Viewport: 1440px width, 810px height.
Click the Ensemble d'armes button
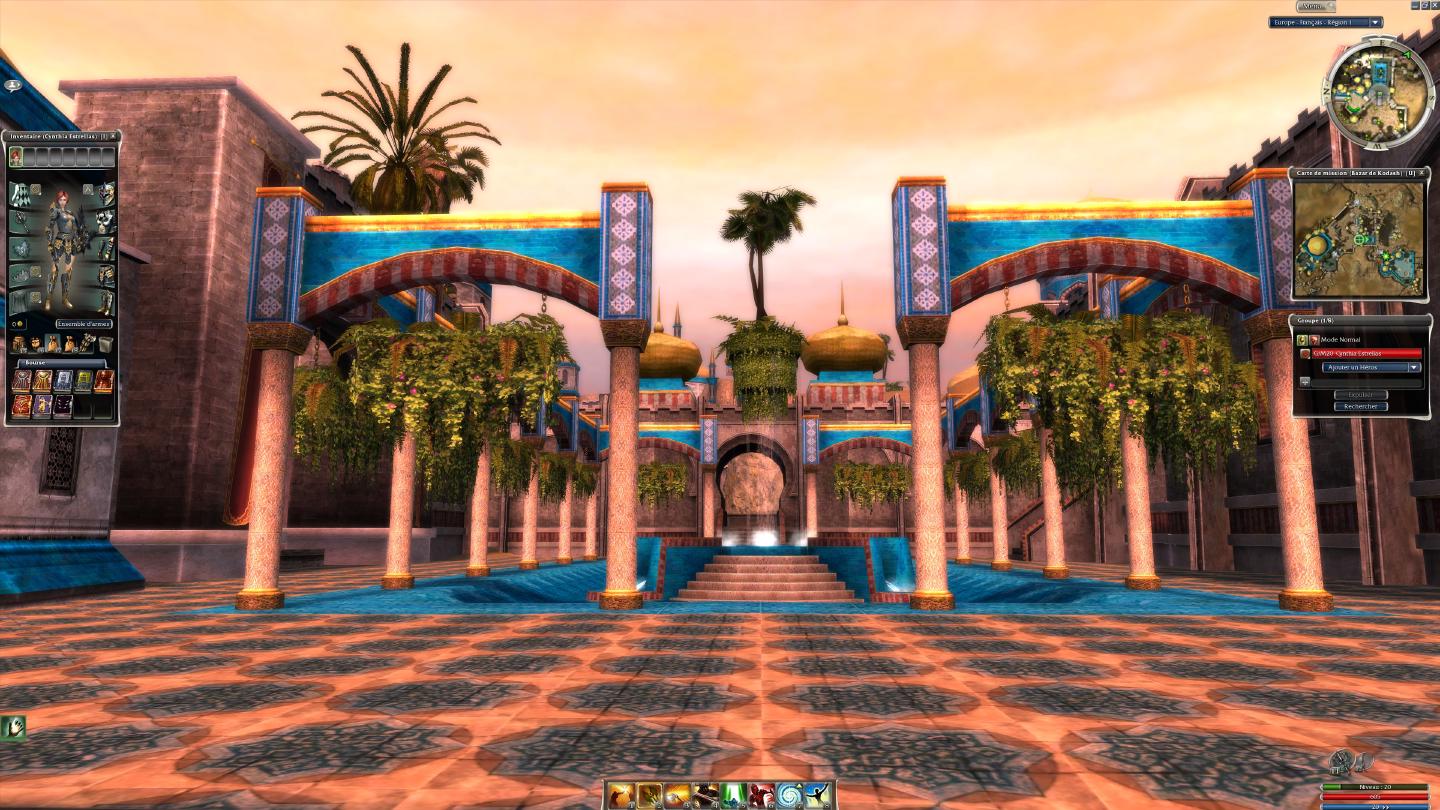(84, 324)
